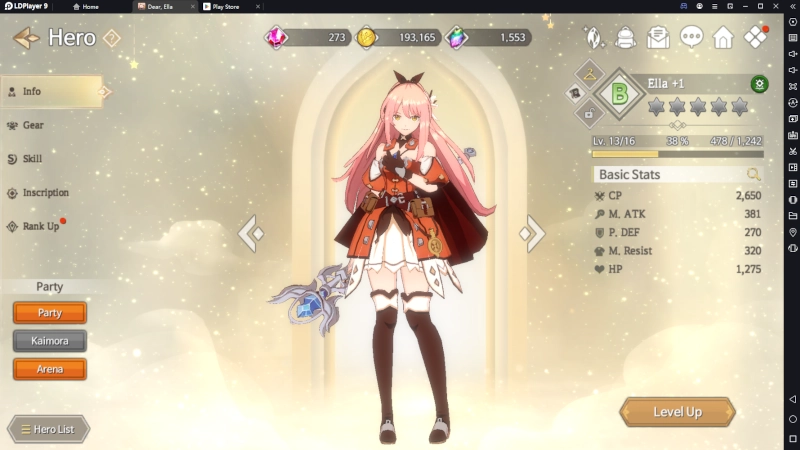Open the backpack inventory icon

[x=626, y=38]
